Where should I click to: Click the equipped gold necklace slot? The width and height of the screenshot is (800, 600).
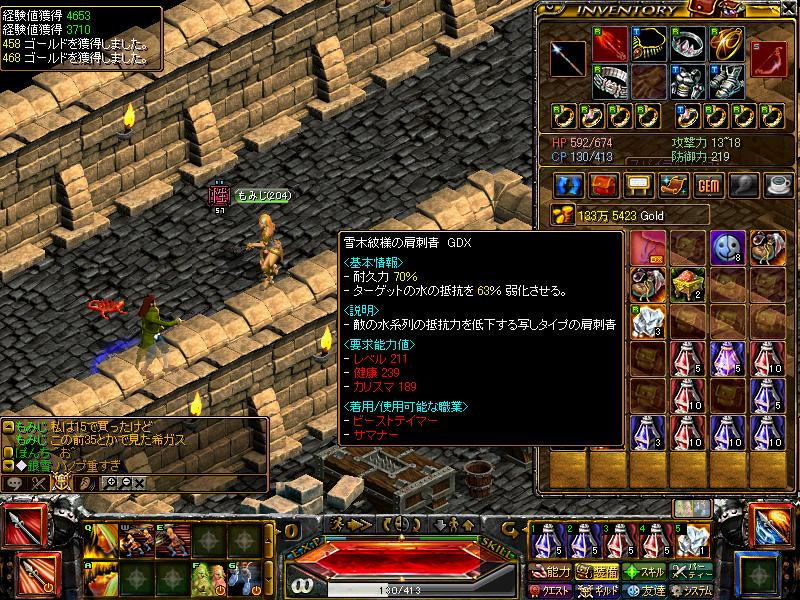[x=650, y=42]
